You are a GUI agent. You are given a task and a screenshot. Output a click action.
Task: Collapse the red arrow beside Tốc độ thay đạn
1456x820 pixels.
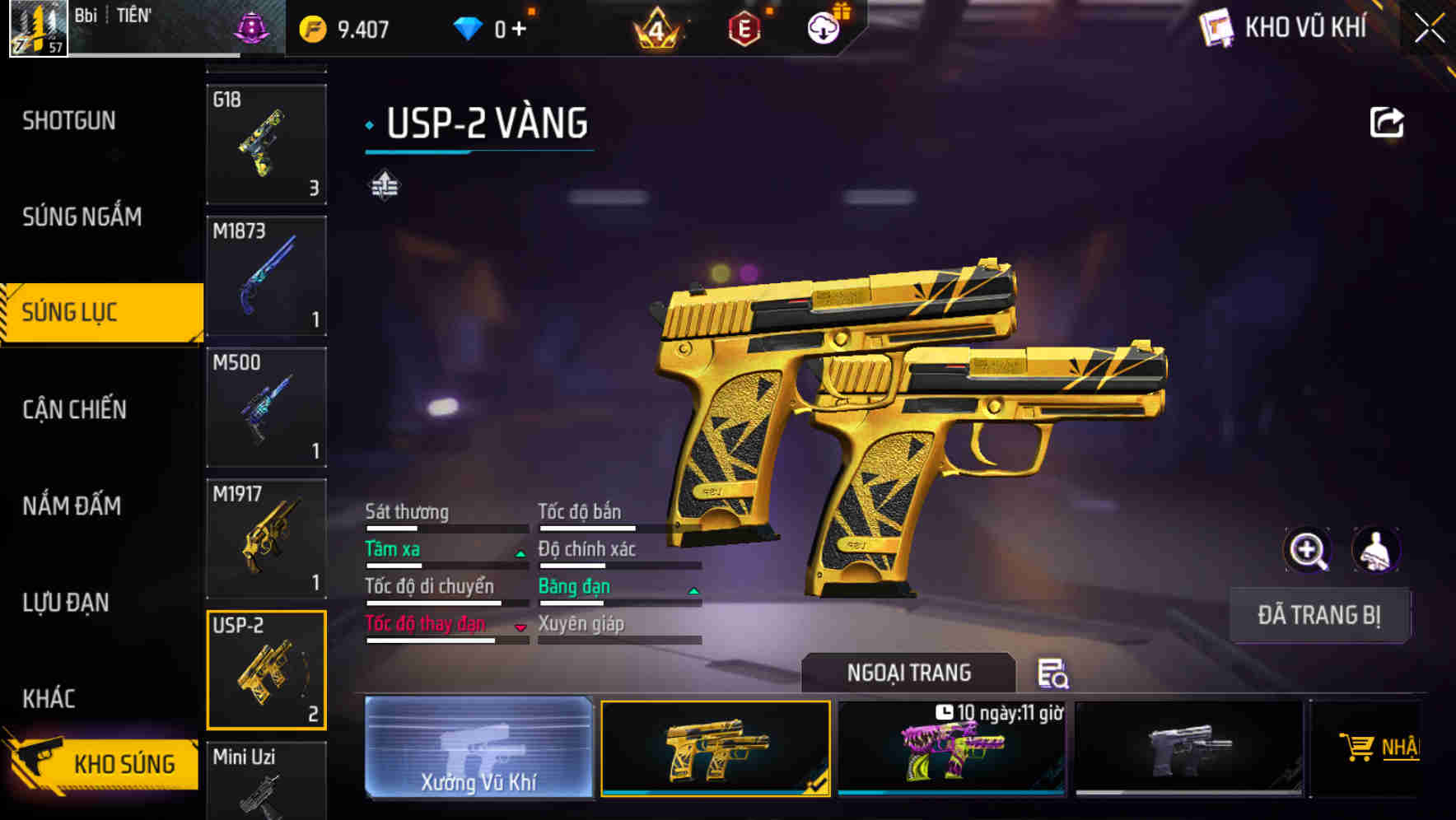tap(520, 628)
